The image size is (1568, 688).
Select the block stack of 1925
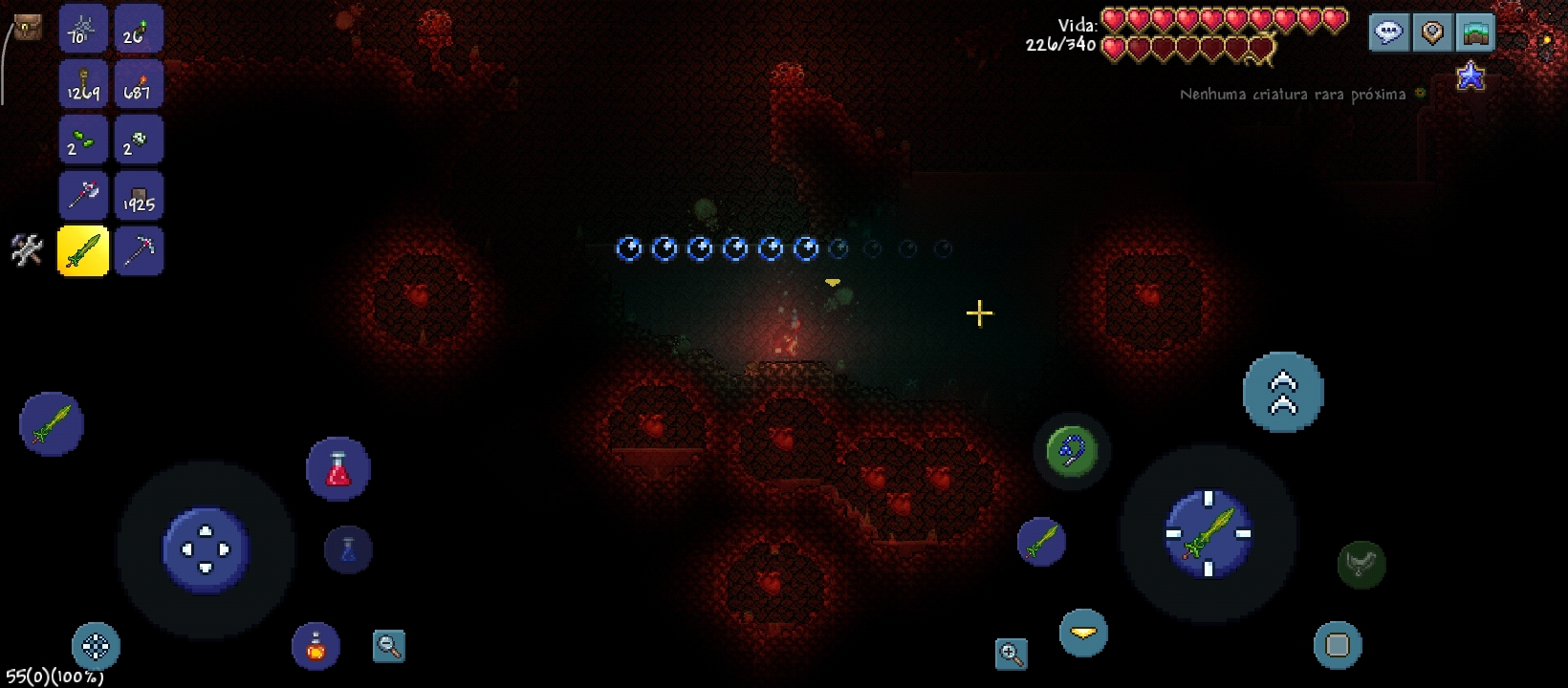139,195
